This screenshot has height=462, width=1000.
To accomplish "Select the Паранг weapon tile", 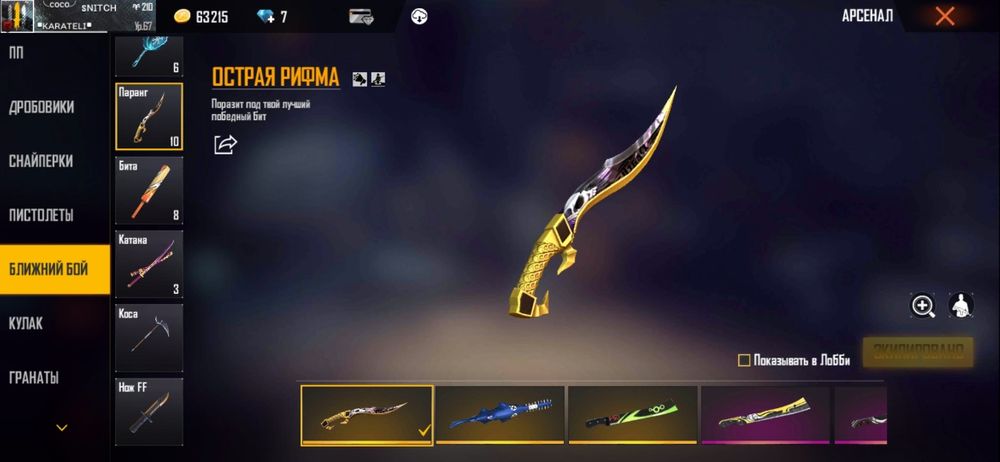I will pyautogui.click(x=149, y=115).
